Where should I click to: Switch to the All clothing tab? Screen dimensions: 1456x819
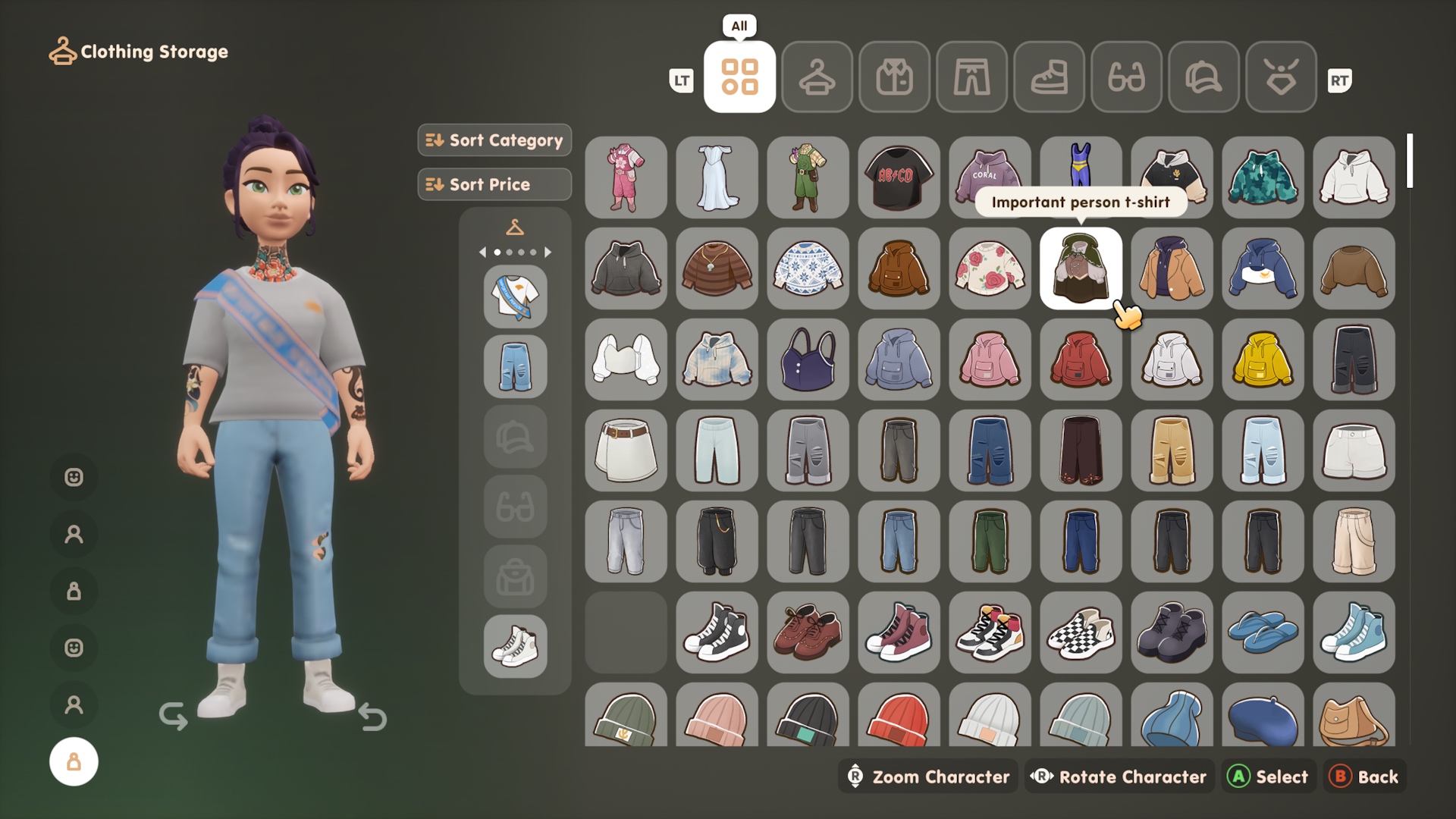739,77
